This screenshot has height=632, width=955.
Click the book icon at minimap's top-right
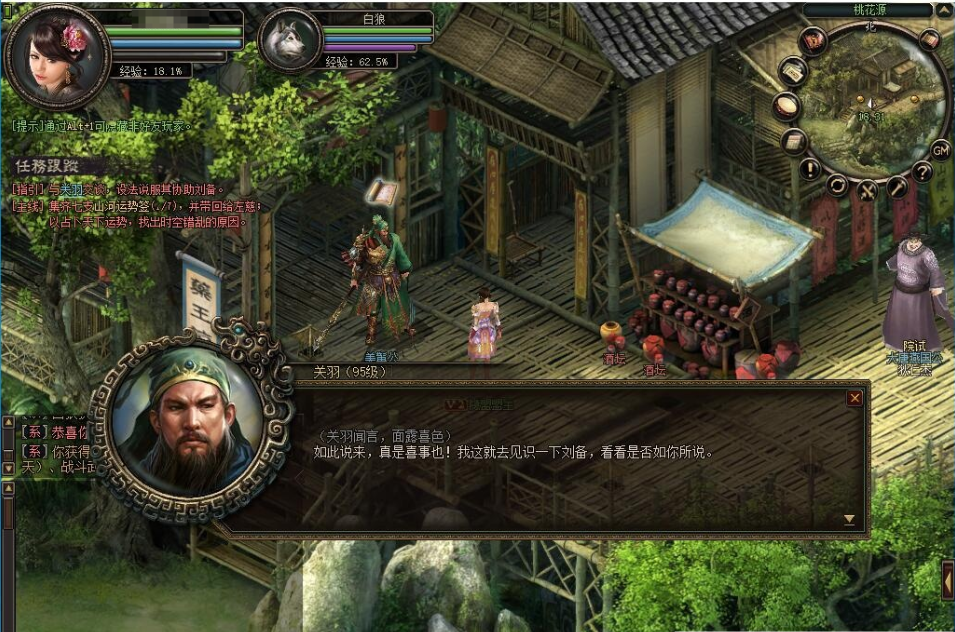pyautogui.click(x=929, y=40)
